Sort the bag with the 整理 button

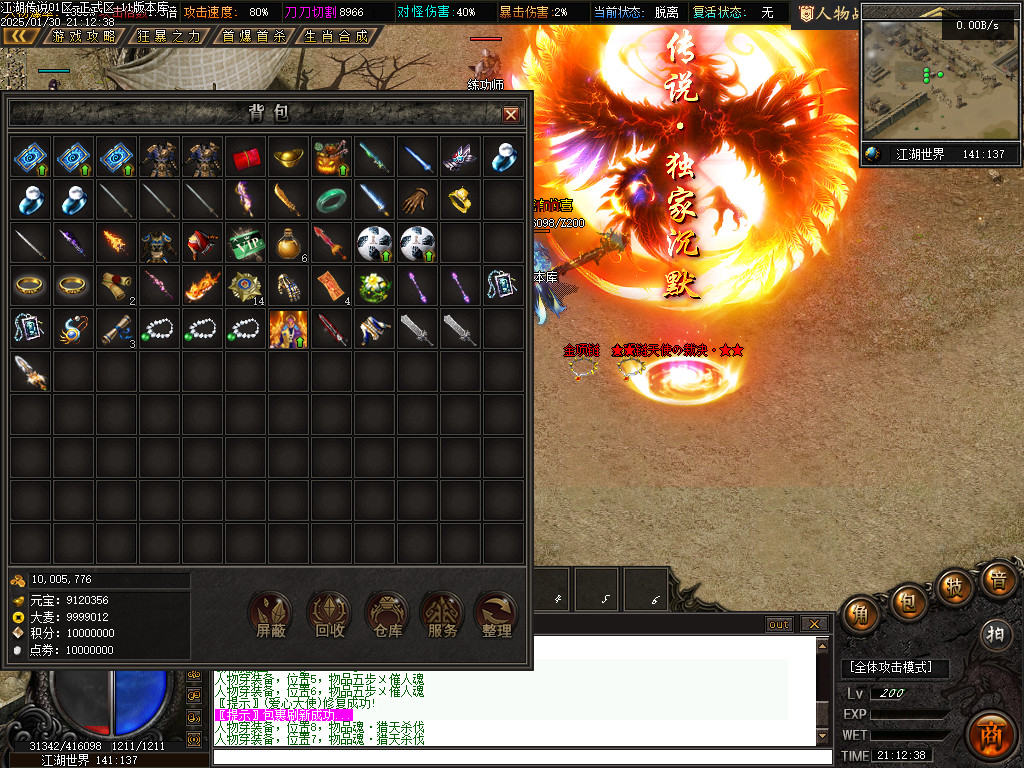497,614
